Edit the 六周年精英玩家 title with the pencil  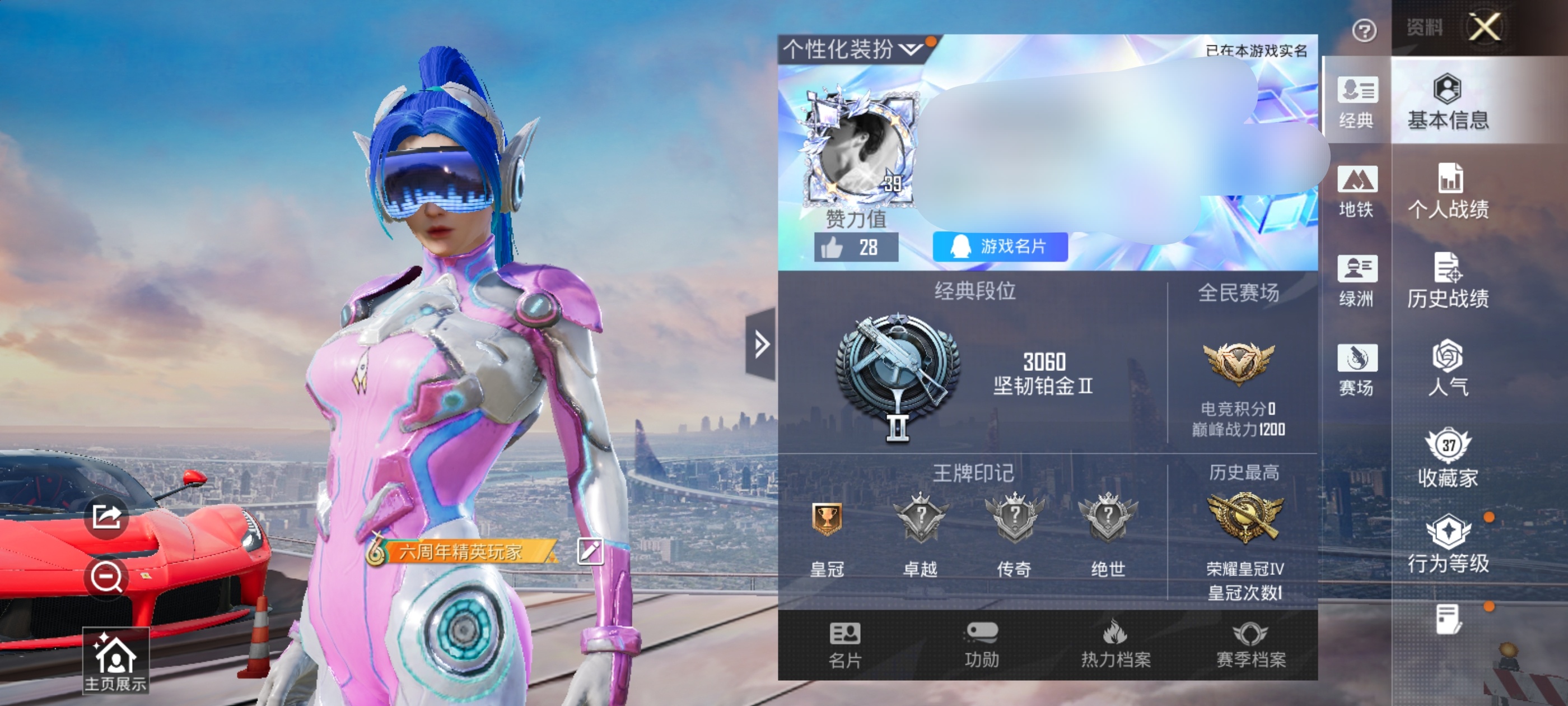click(589, 552)
